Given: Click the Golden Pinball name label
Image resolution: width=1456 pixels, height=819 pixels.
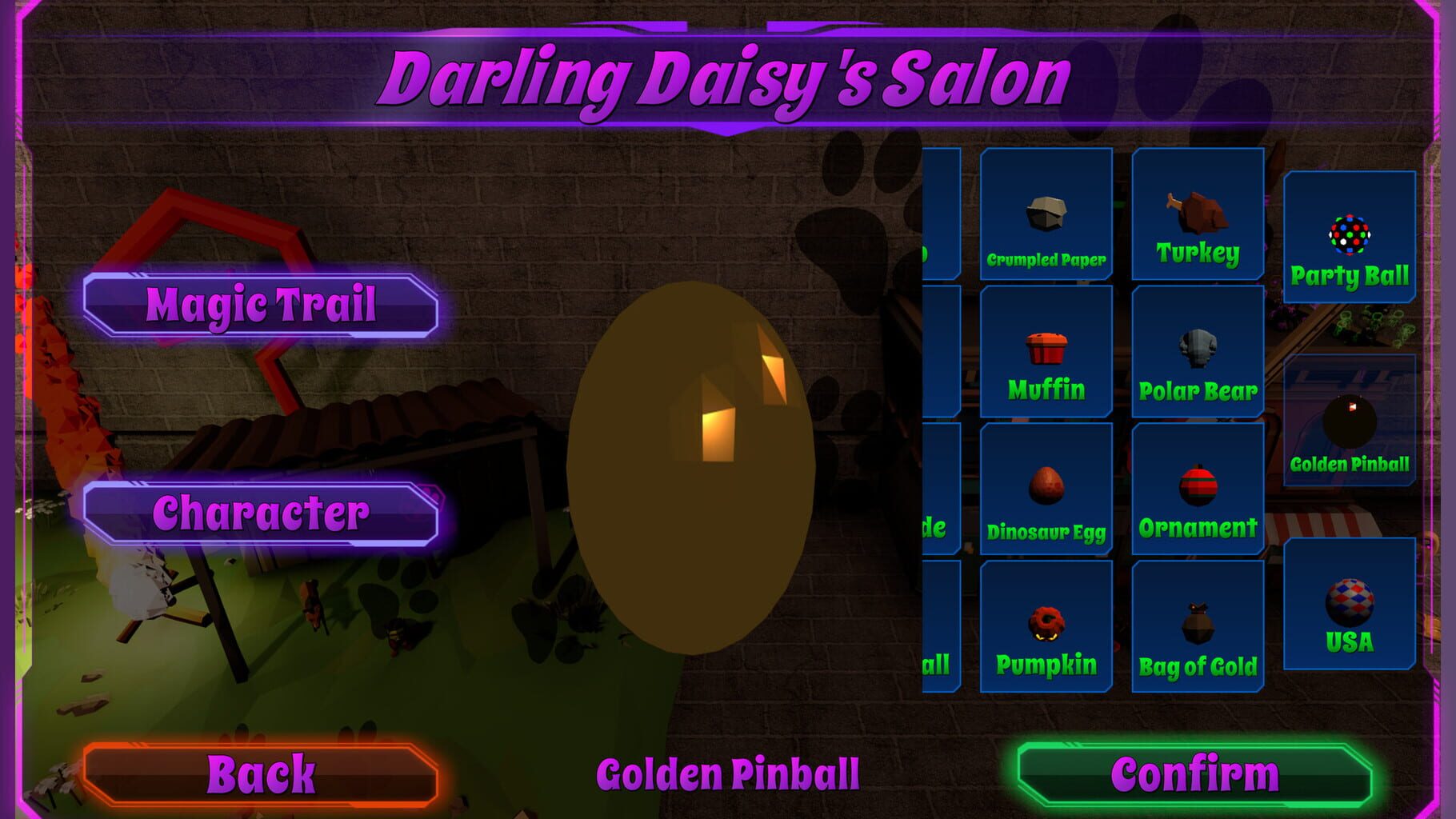Looking at the screenshot, I should [728, 772].
